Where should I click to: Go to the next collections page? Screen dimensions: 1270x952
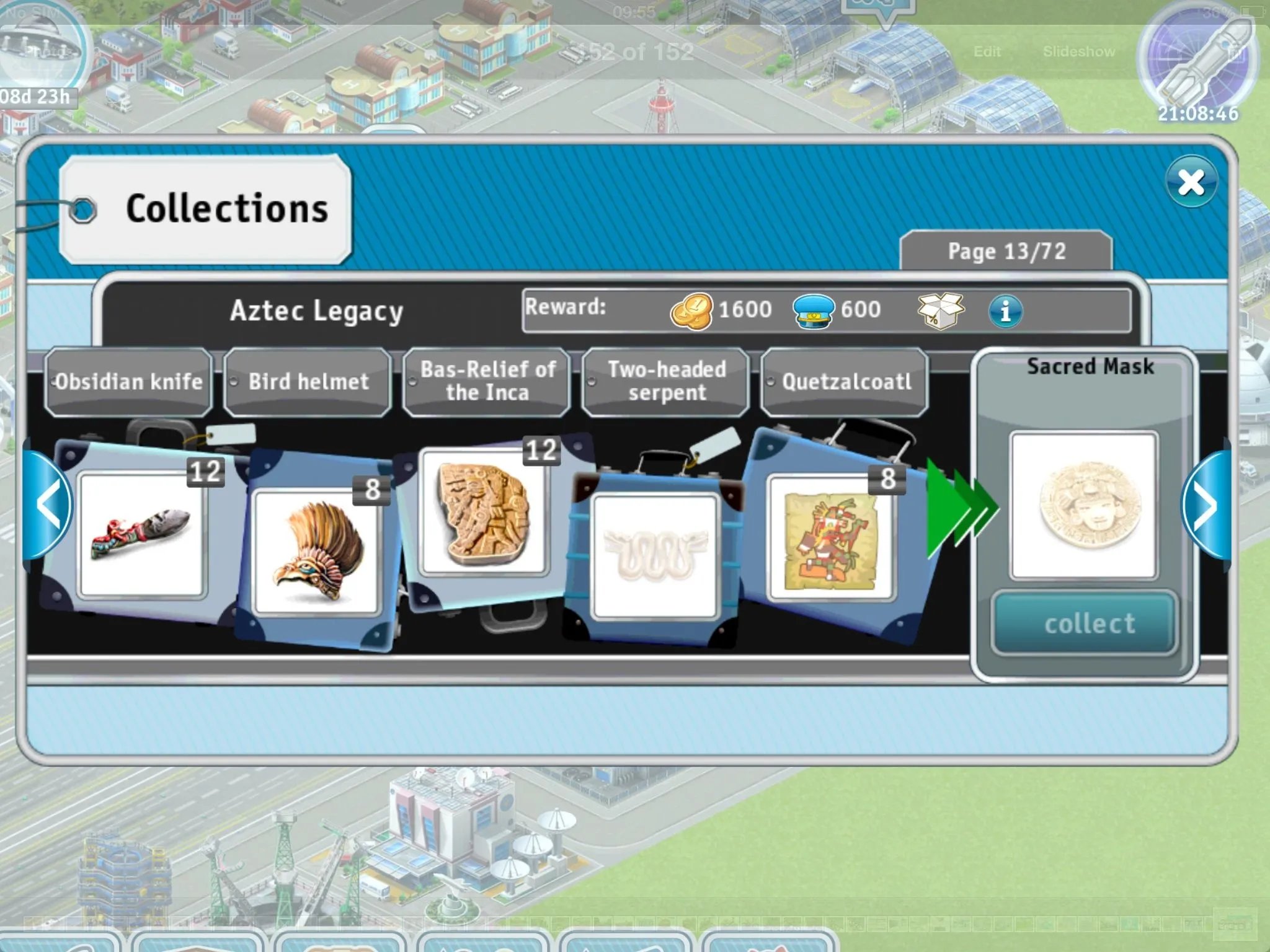1206,506
